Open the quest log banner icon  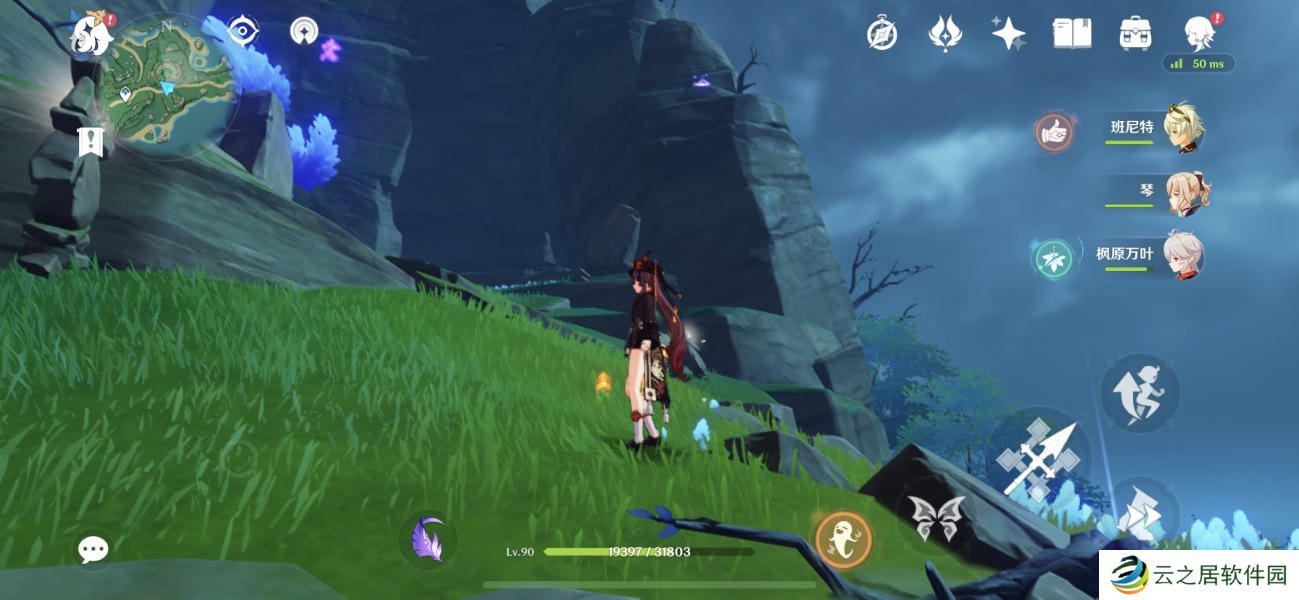(91, 141)
